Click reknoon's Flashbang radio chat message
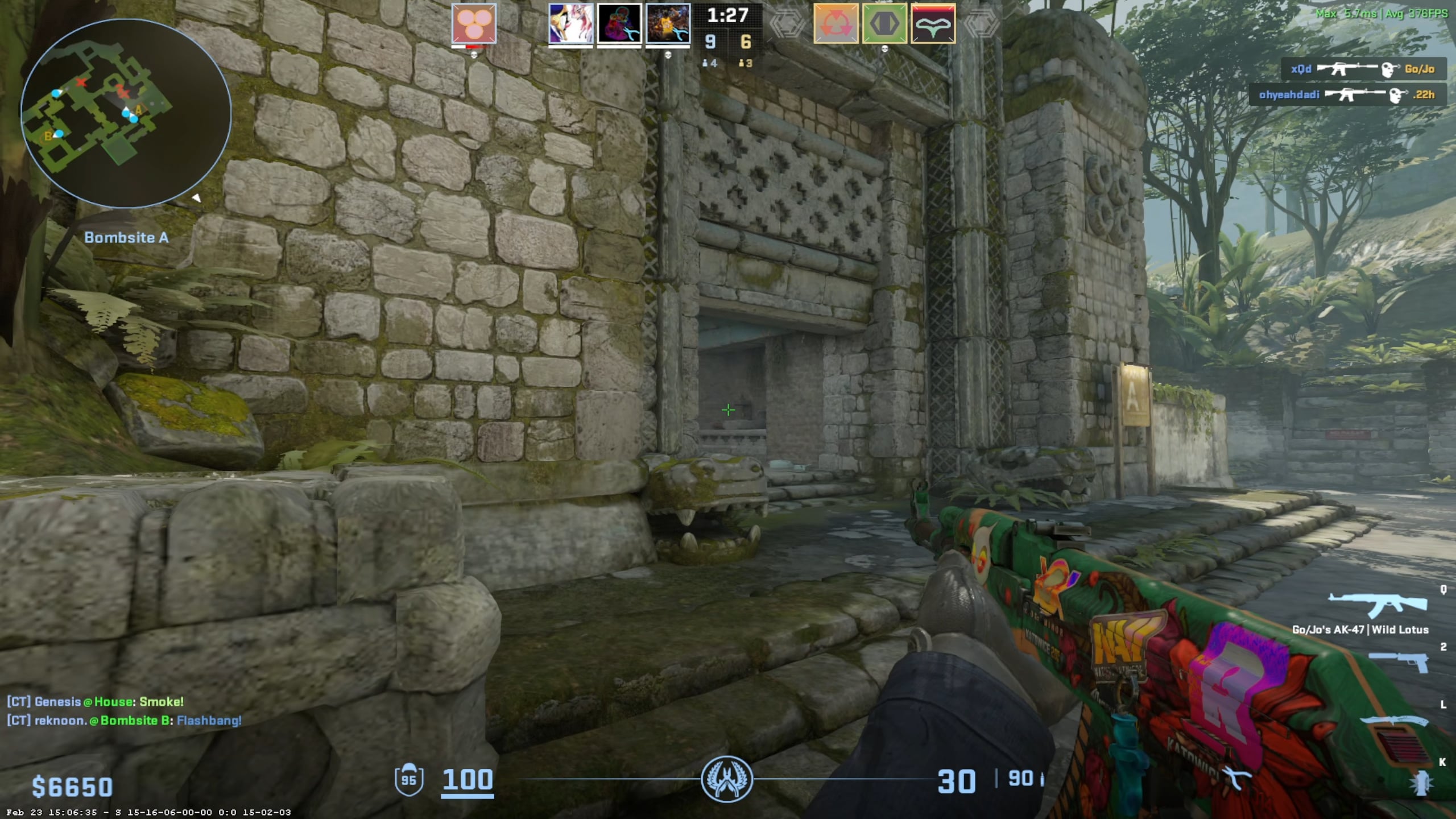This screenshot has height=819, width=1456. click(x=124, y=720)
